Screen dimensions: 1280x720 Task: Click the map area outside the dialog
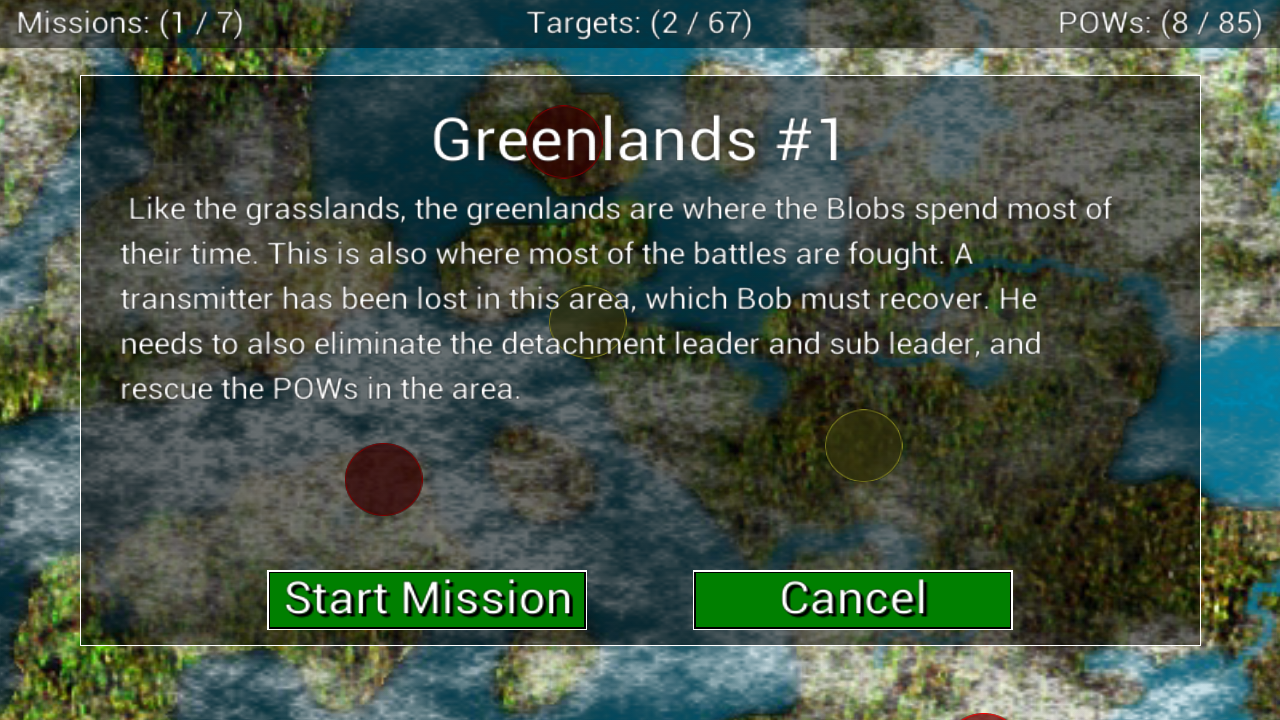(40, 400)
